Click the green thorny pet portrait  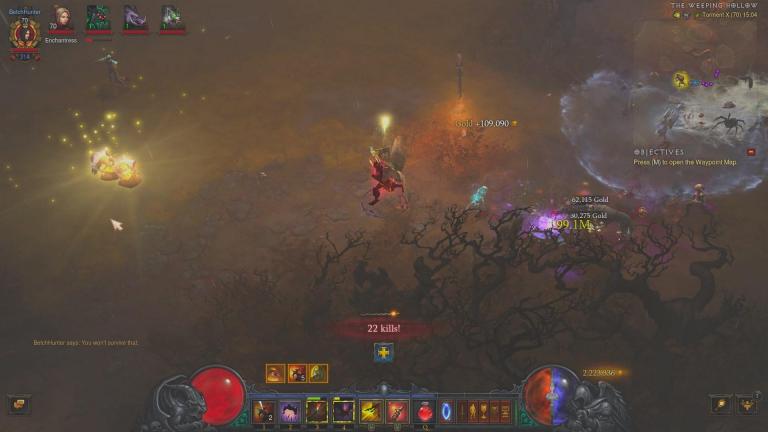[x=98, y=17]
